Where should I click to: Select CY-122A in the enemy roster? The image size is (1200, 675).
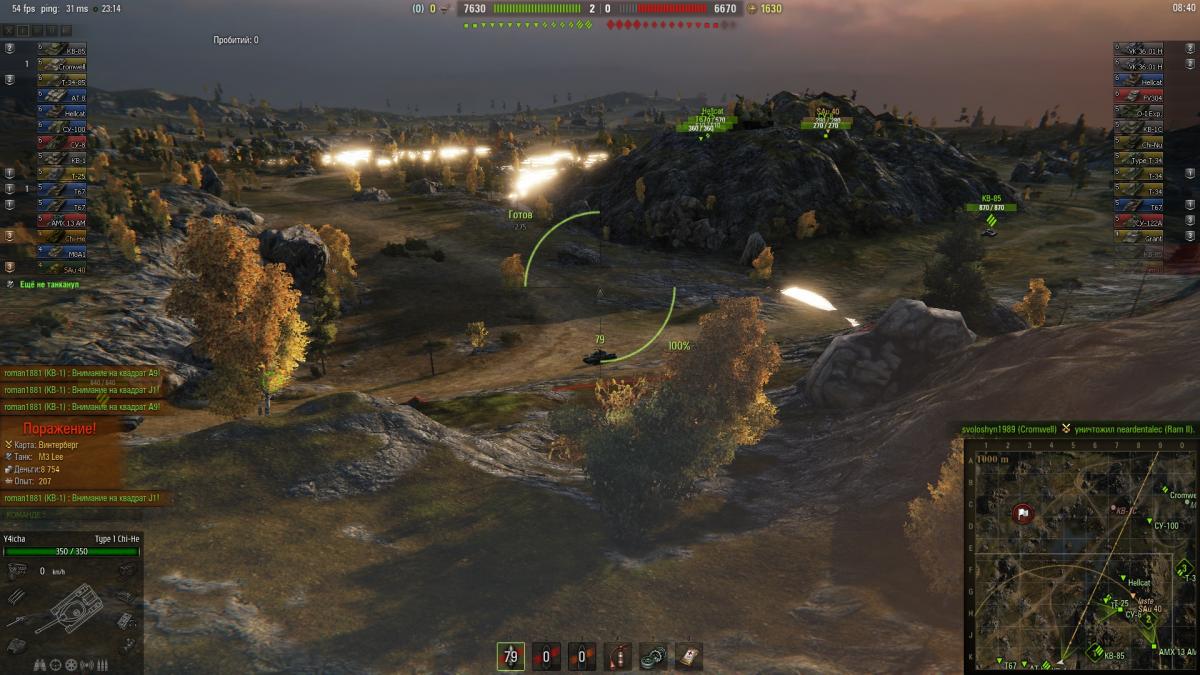(x=1139, y=222)
